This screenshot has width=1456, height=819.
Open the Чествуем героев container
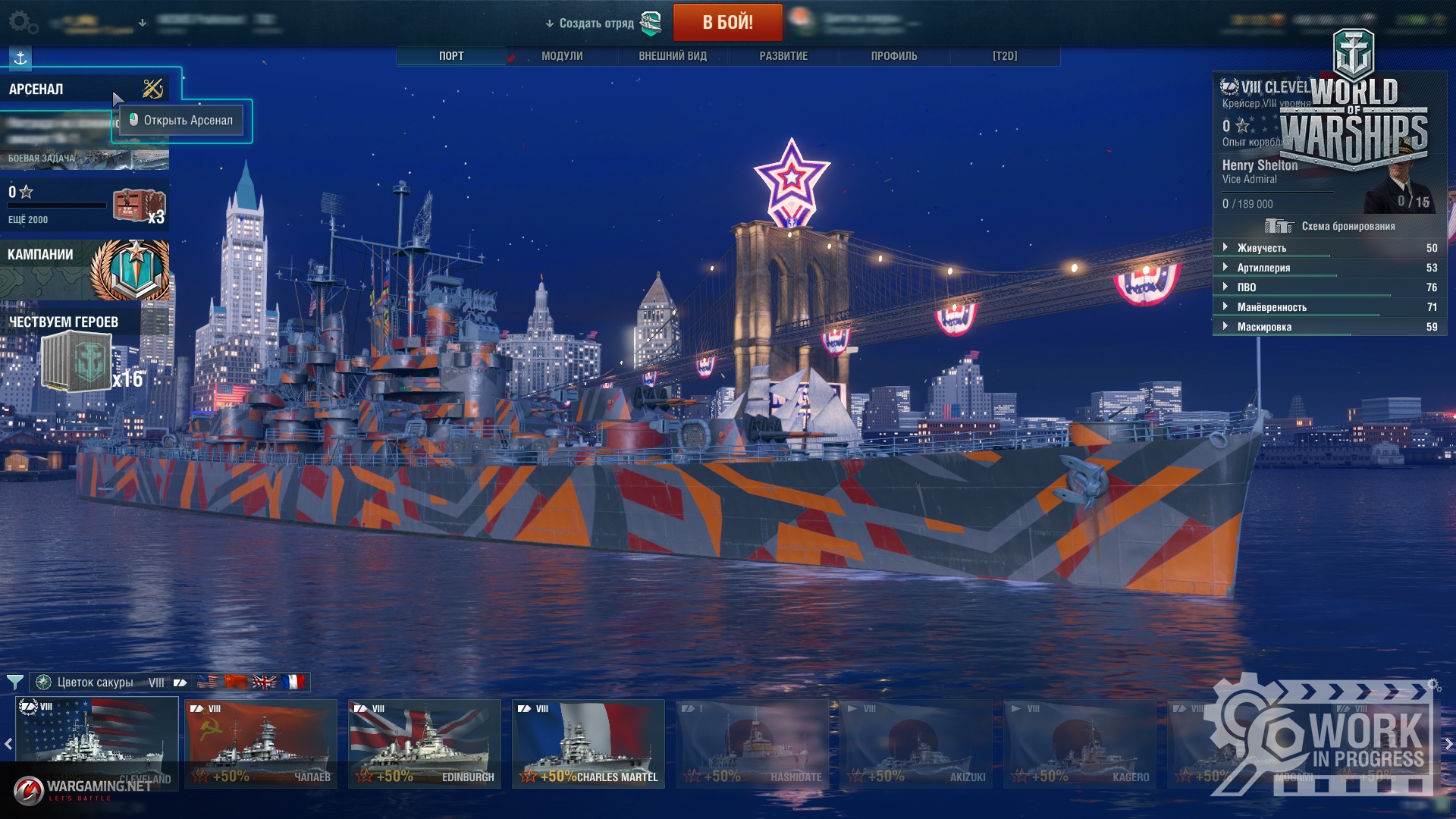(x=76, y=362)
